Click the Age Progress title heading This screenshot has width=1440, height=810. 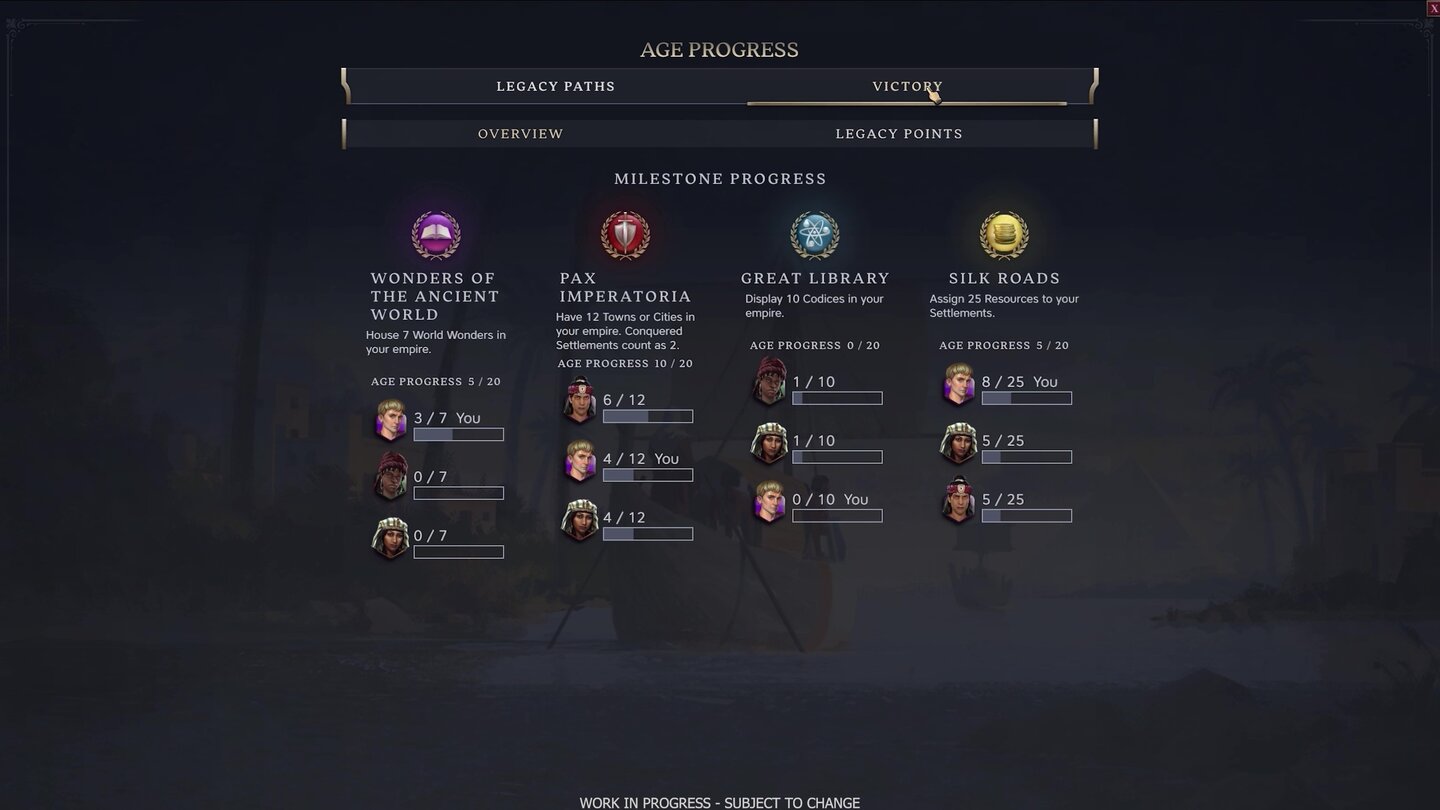(x=719, y=49)
